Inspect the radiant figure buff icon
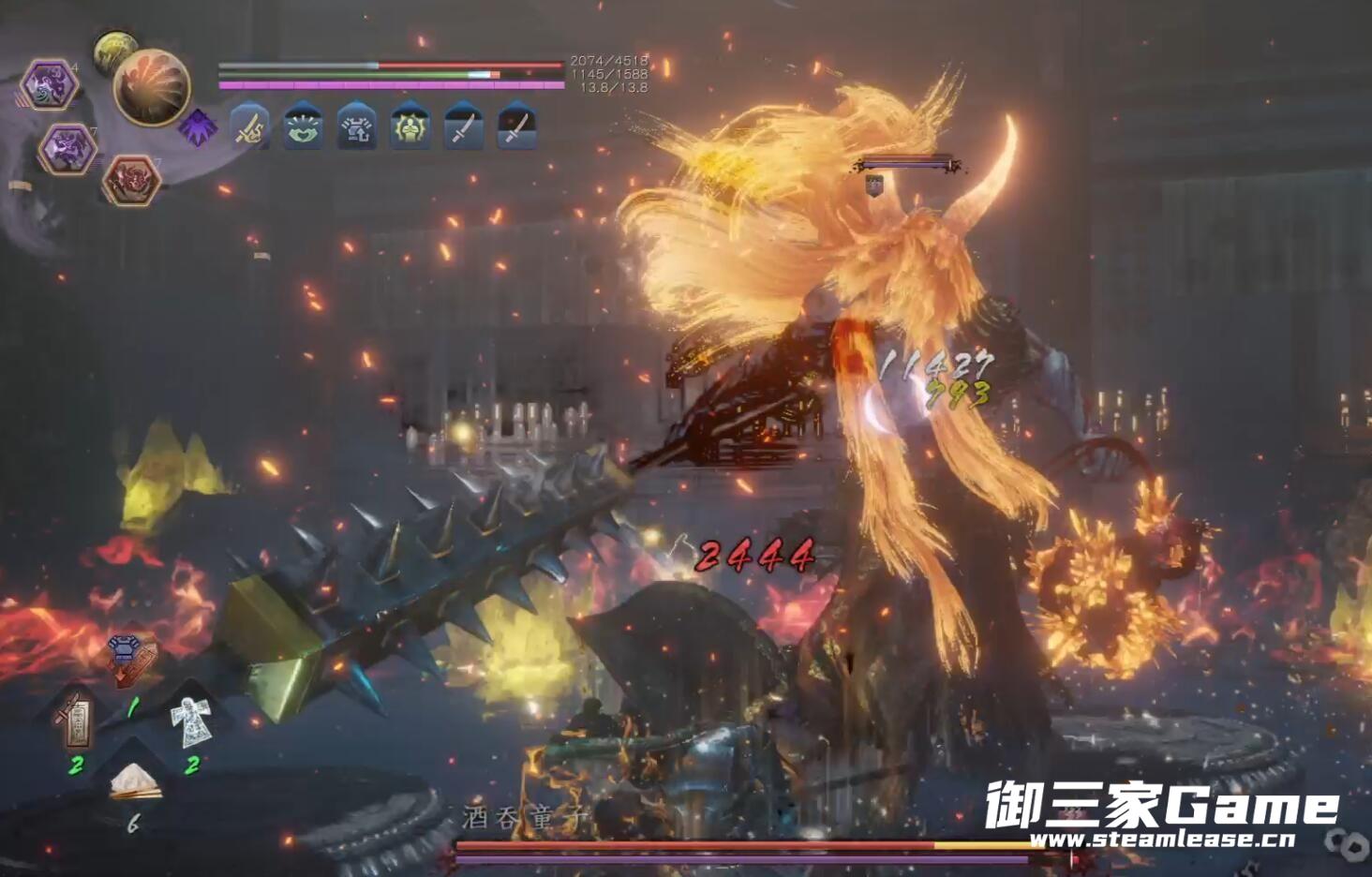This screenshot has height=877, width=1372. click(x=410, y=127)
